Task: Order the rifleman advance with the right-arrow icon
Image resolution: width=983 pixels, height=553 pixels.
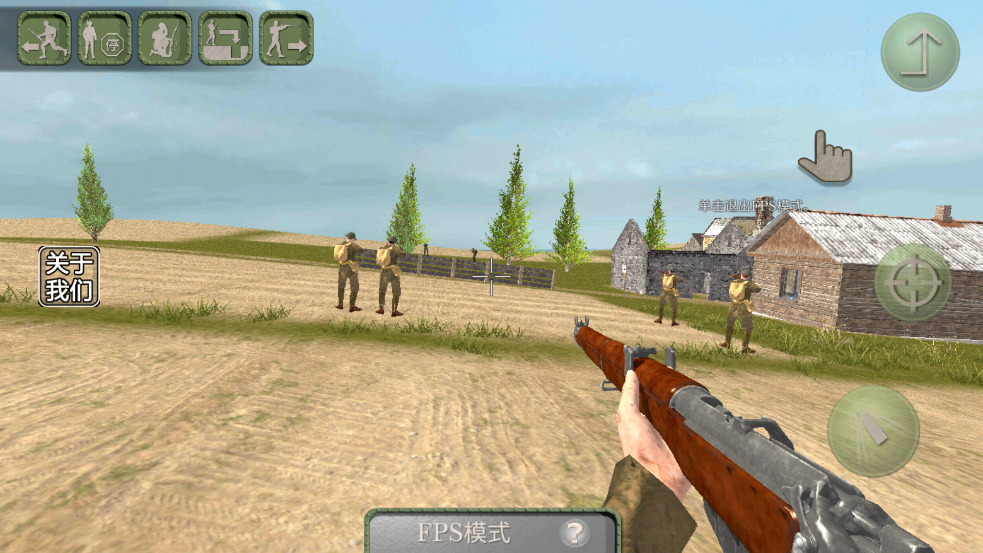Action: [286, 38]
